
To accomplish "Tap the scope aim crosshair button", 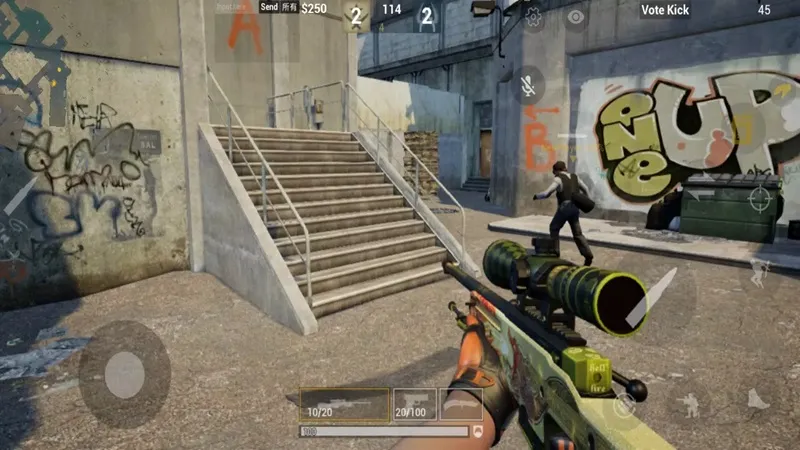I will tap(762, 197).
